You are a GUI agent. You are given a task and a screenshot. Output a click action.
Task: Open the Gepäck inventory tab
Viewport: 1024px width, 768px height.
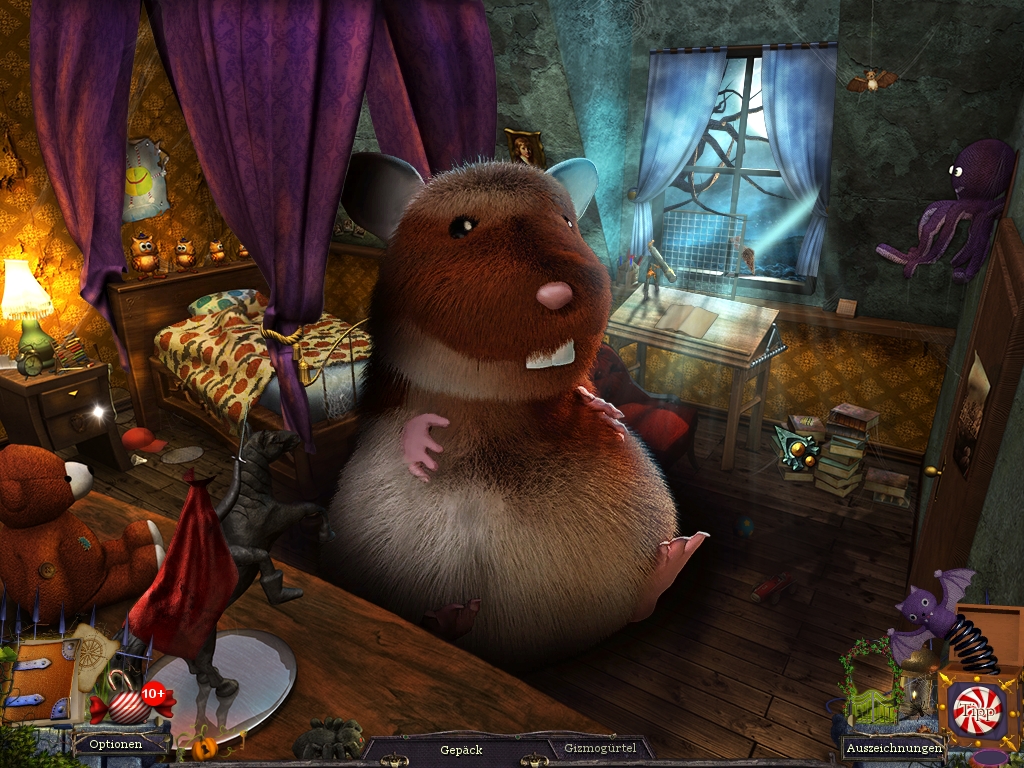[461, 749]
